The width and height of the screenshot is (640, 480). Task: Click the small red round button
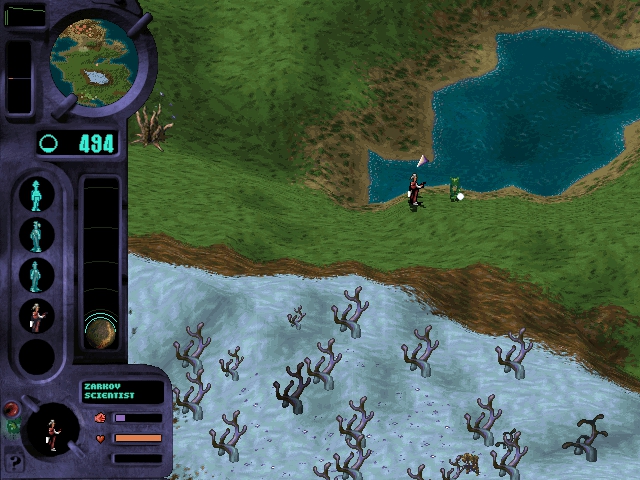12,409
